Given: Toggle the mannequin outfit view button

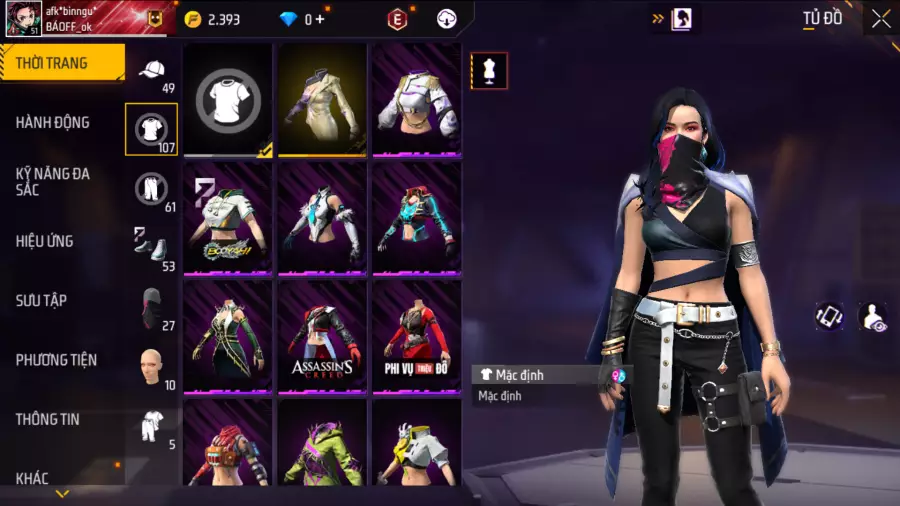Looking at the screenshot, I should pos(489,71).
